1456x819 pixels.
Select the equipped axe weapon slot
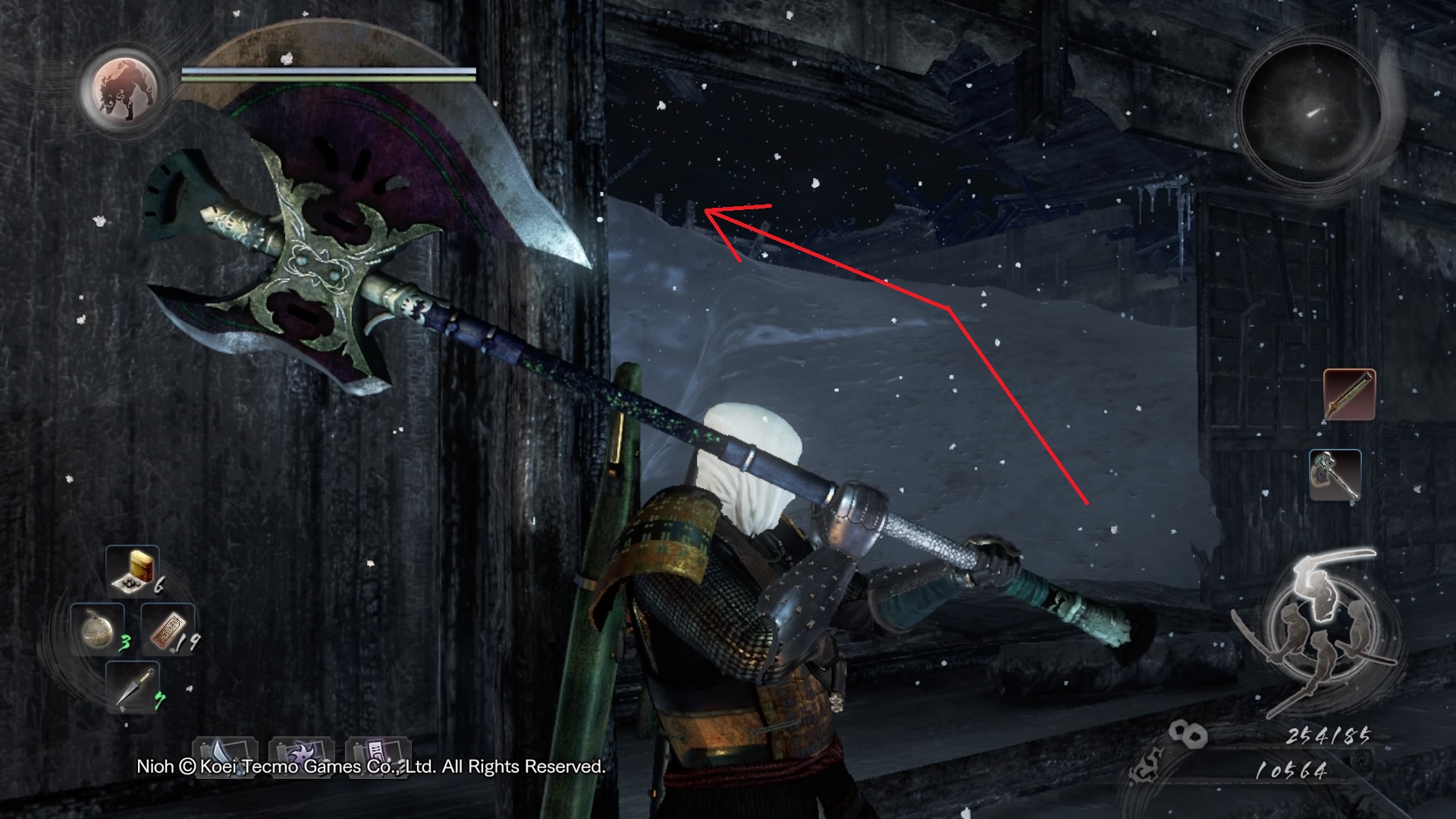click(x=1335, y=475)
